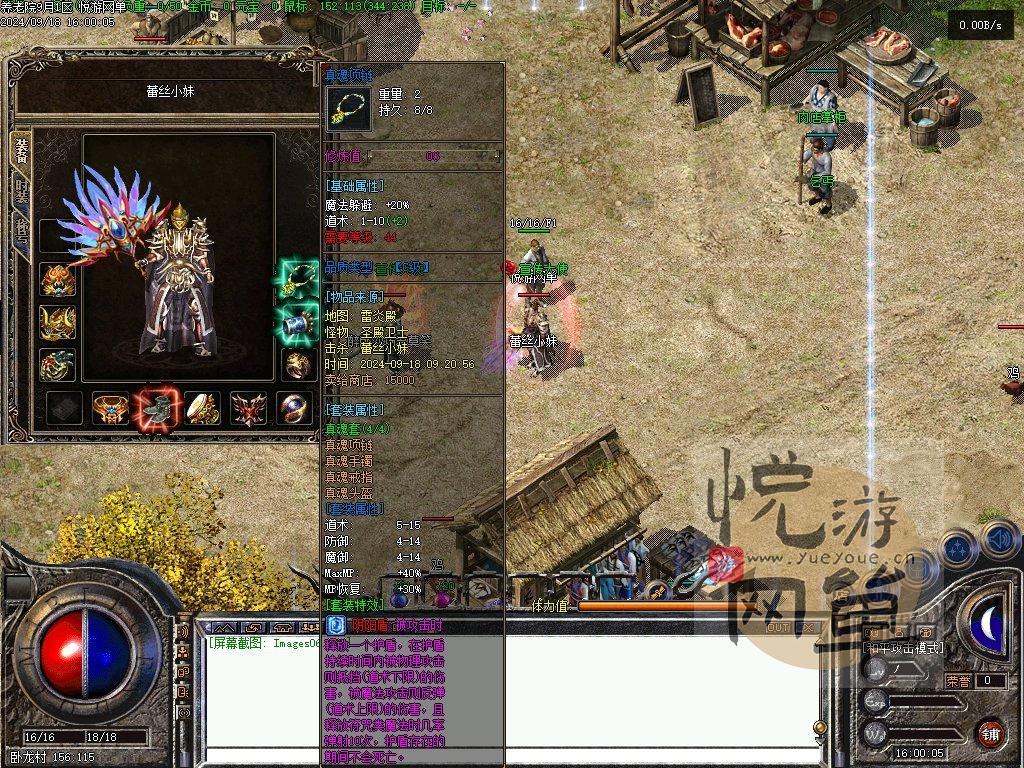Toggle the sound speaker button
The width and height of the screenshot is (1024, 768).
point(1000,541)
